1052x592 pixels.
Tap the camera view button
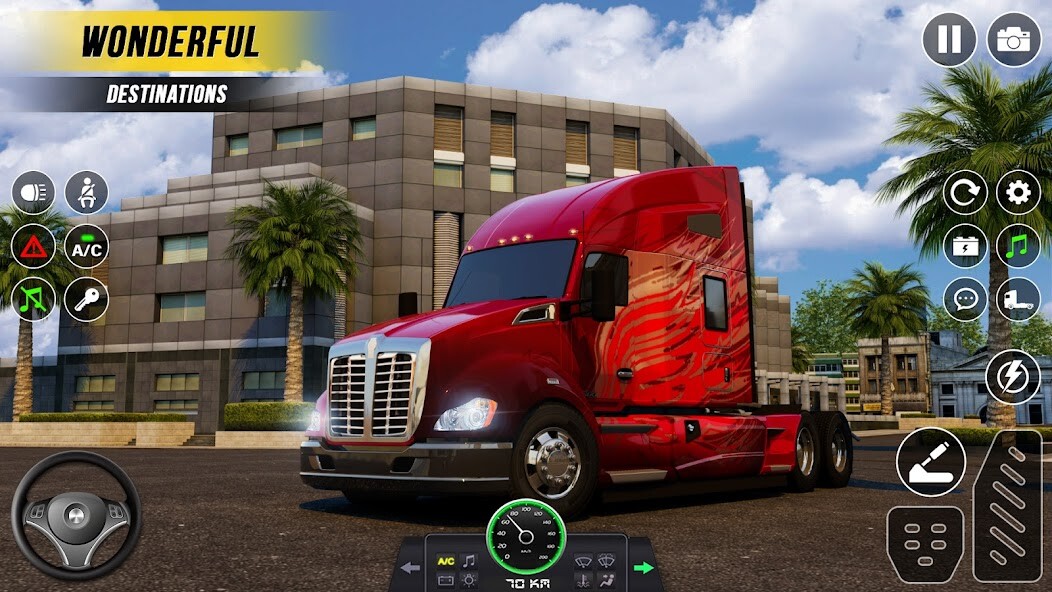(x=1014, y=40)
